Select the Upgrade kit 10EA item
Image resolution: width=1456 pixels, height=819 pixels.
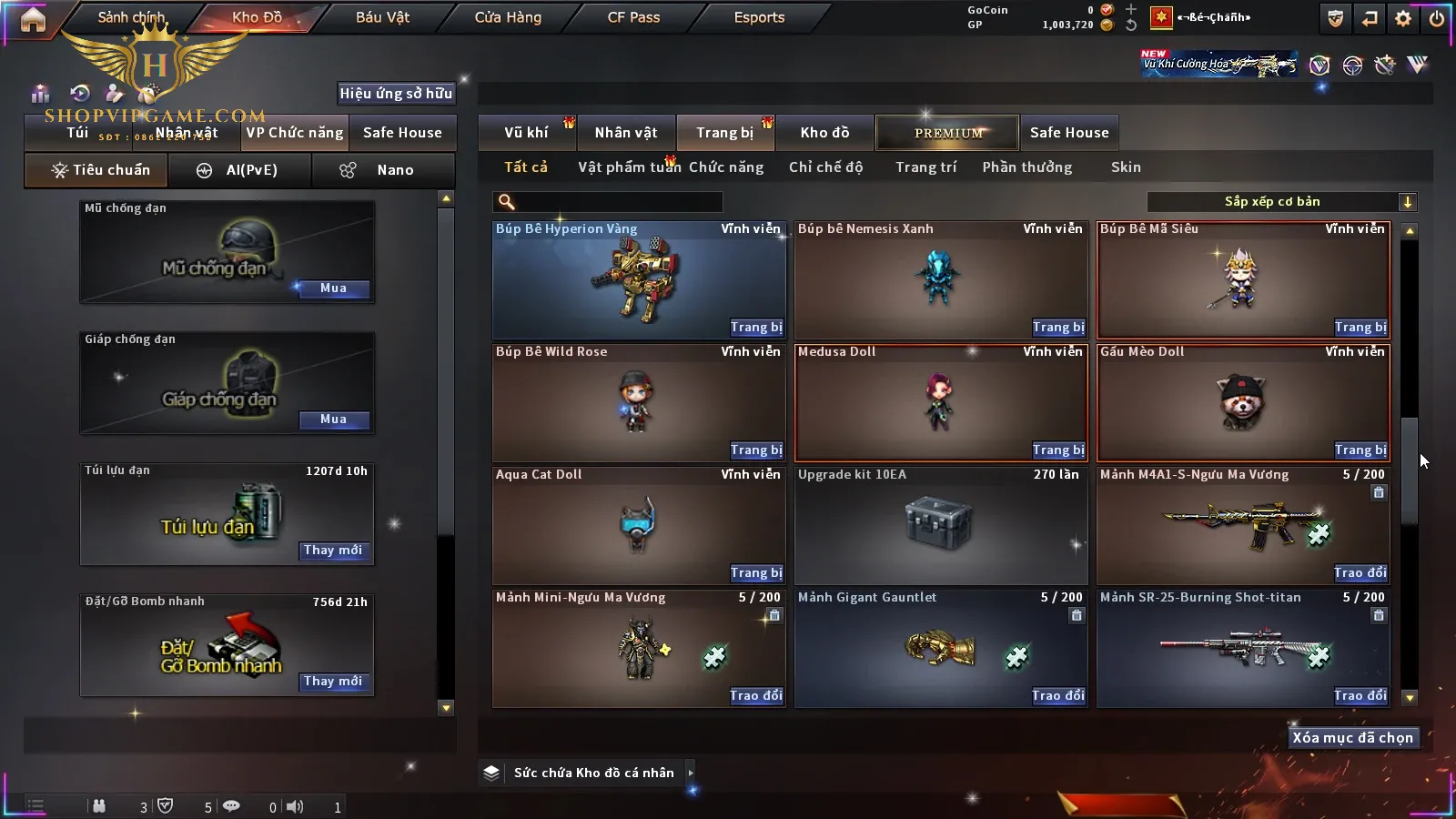[941, 526]
